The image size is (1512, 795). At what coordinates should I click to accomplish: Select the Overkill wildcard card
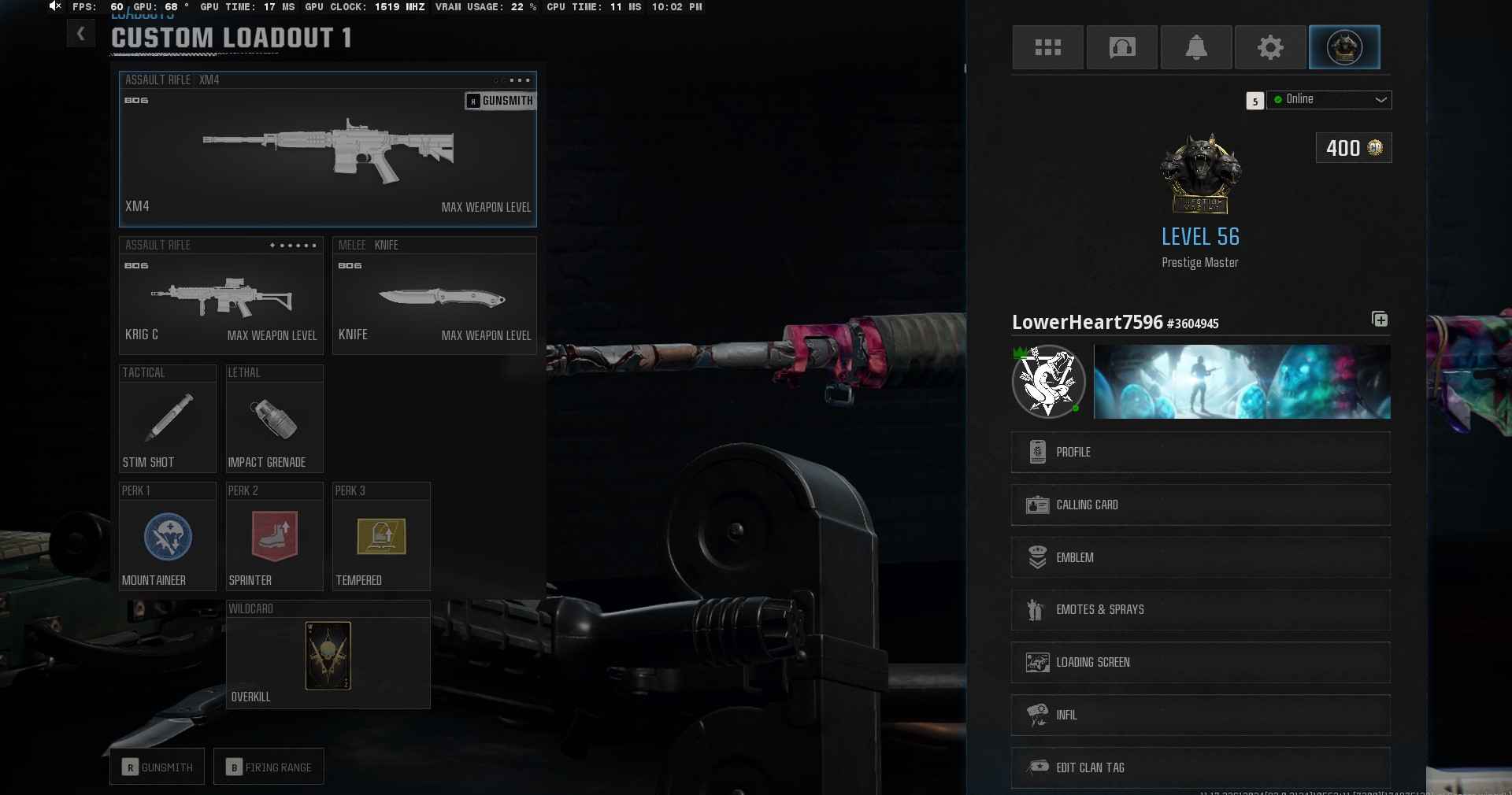[328, 656]
